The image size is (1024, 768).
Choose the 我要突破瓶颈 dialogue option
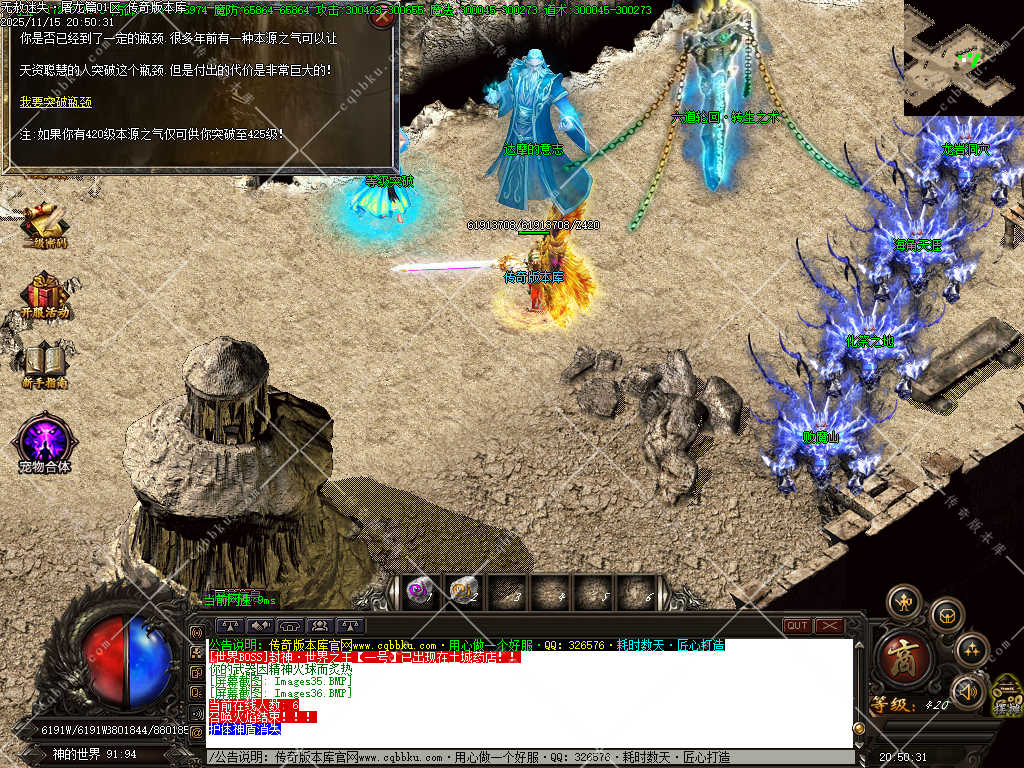(56, 102)
